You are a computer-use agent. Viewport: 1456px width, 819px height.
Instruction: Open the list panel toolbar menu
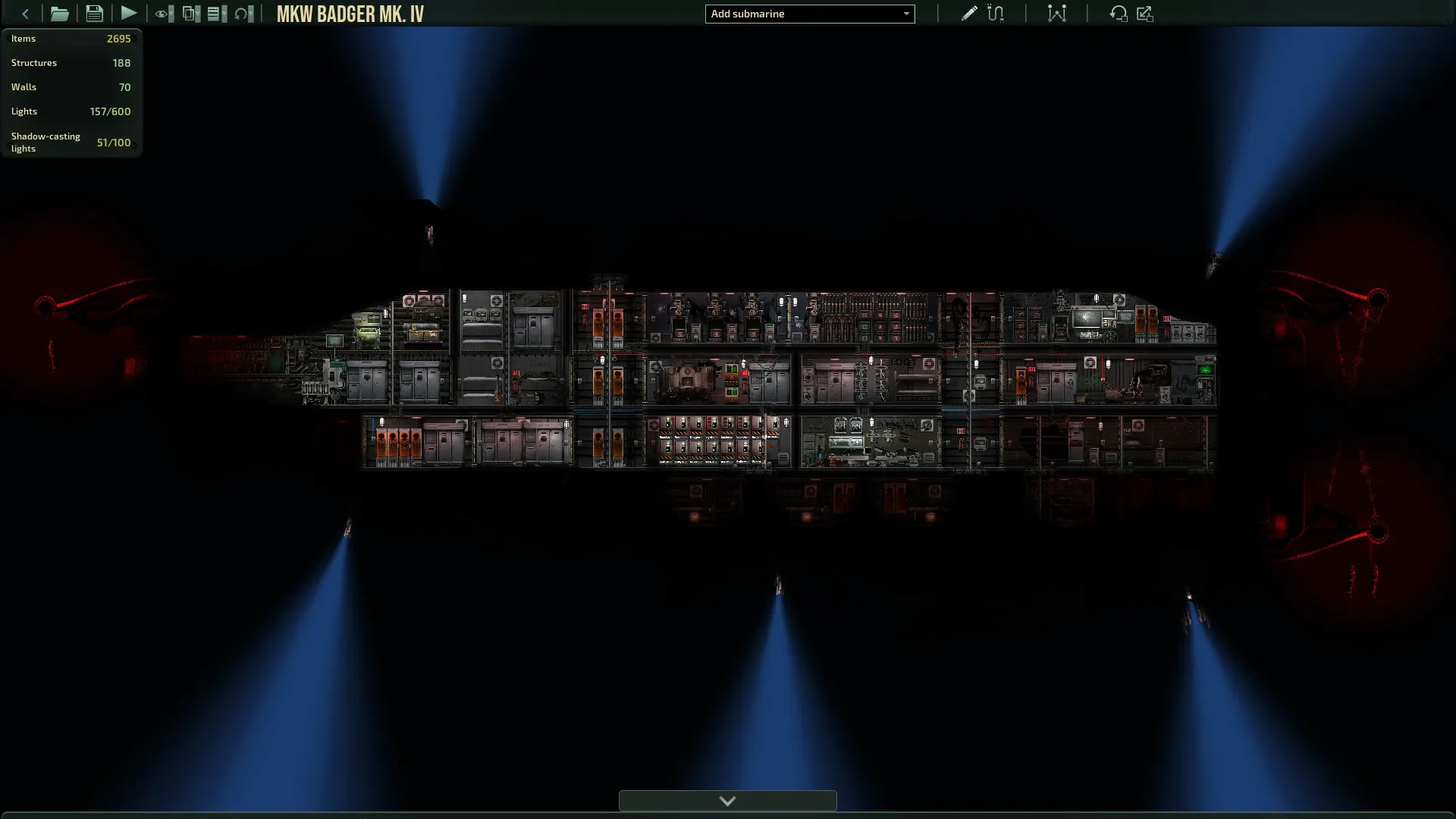216,14
